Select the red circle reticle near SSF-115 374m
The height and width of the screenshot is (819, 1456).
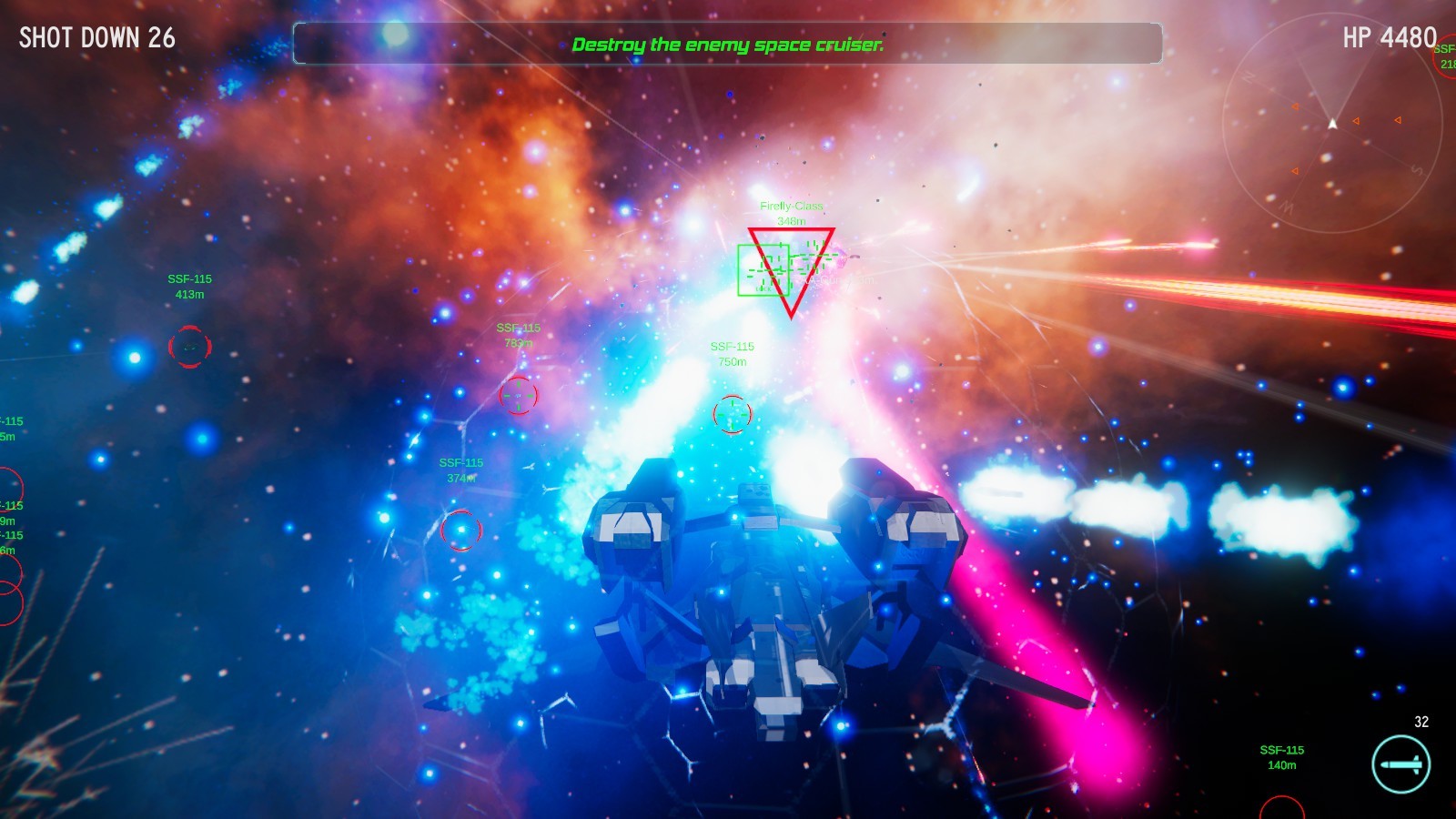coord(463,531)
